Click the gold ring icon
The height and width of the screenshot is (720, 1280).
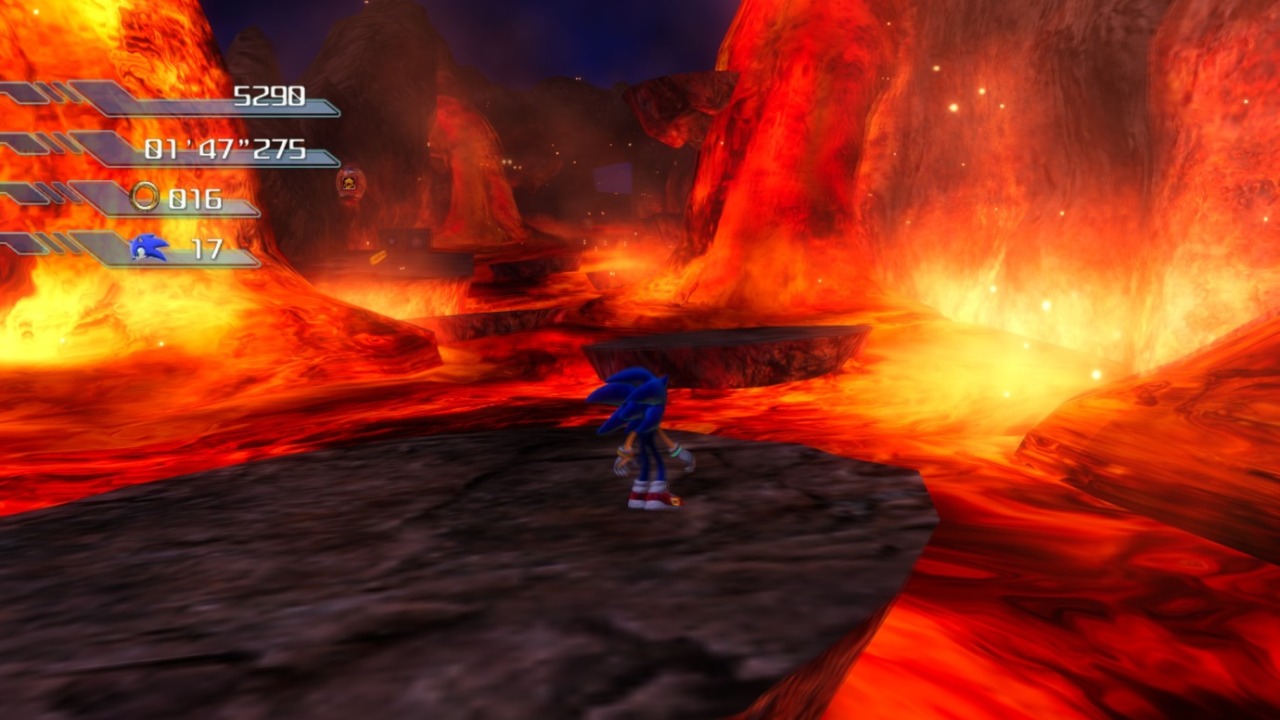tap(145, 197)
